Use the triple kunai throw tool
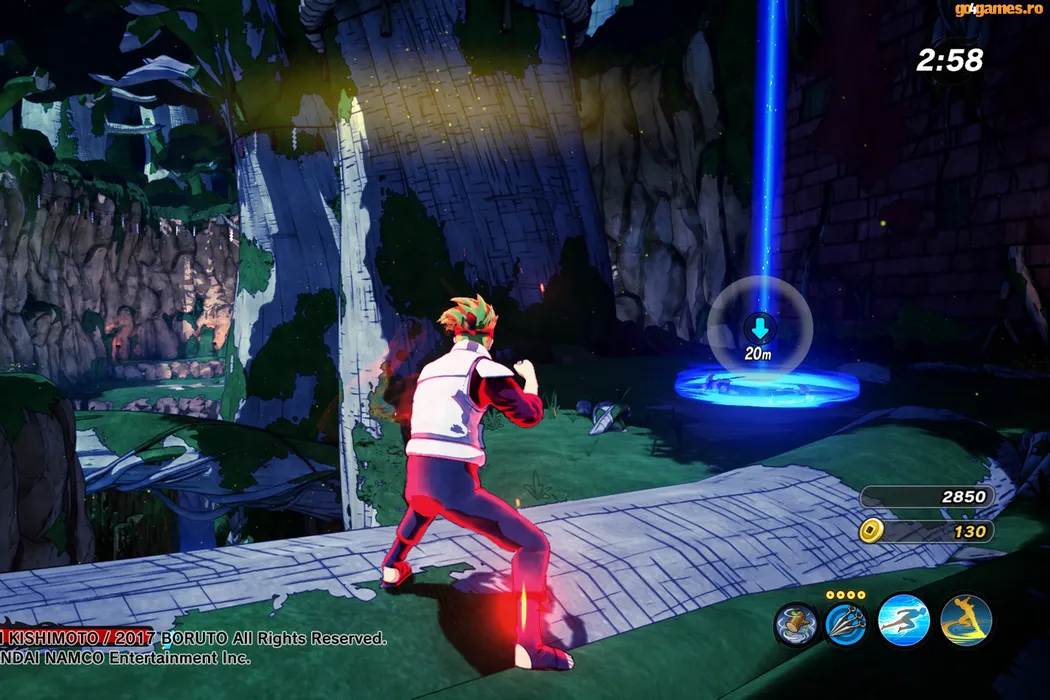This screenshot has height=700, width=1050. 846,623
